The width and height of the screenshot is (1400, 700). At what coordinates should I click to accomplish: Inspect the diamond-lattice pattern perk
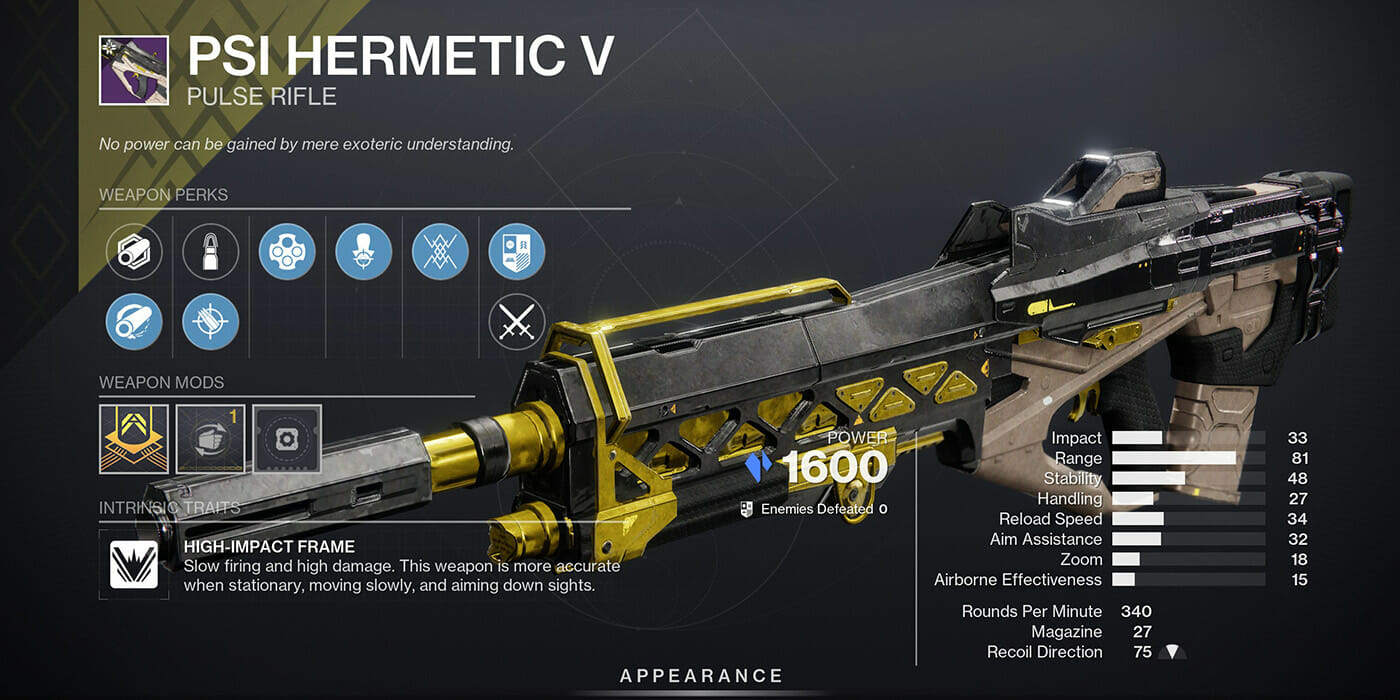pyautogui.click(x=440, y=252)
